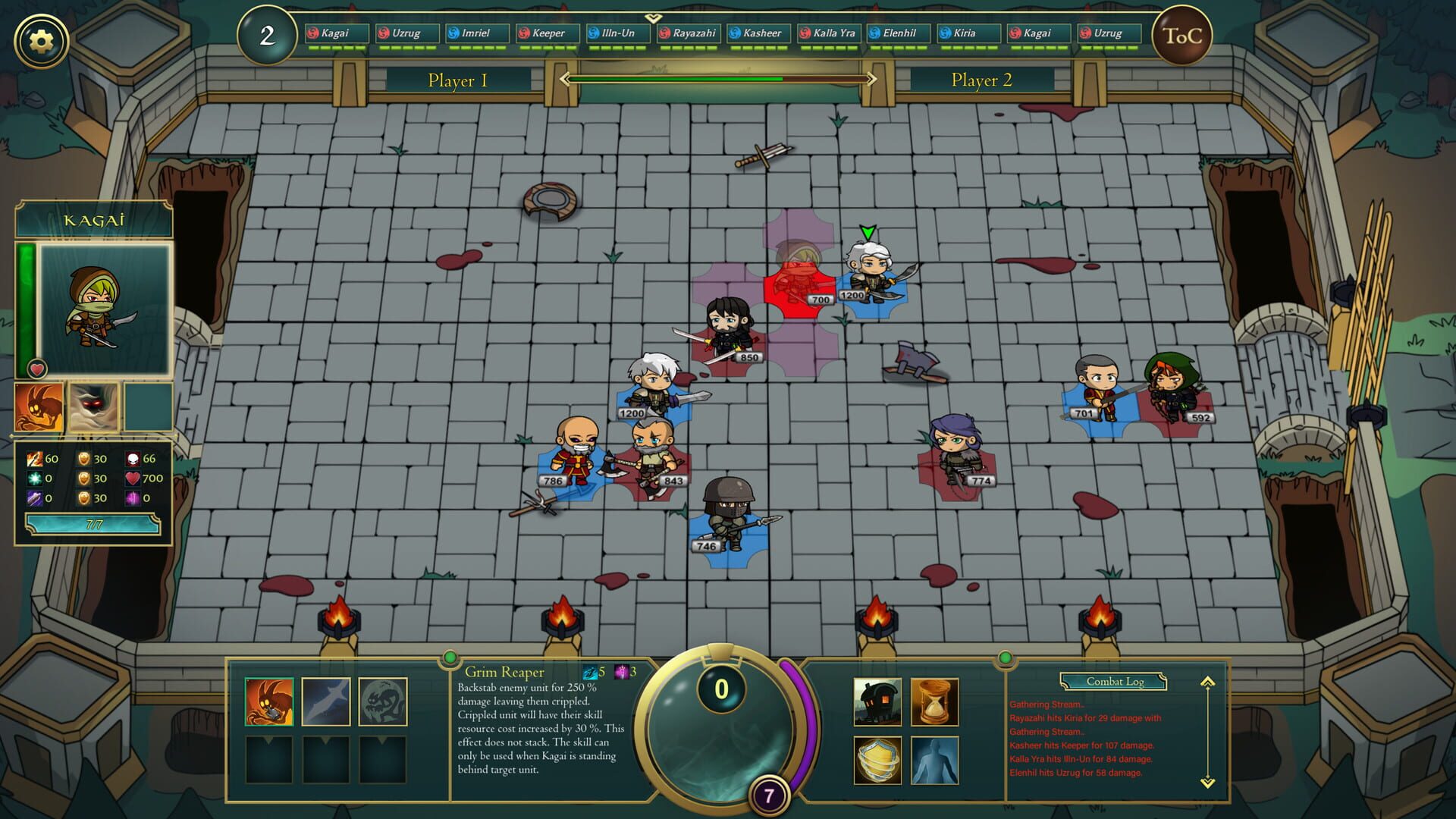Viewport: 1456px width, 819px height.
Task: Toggle the green status light above the skill panel
Action: (450, 658)
